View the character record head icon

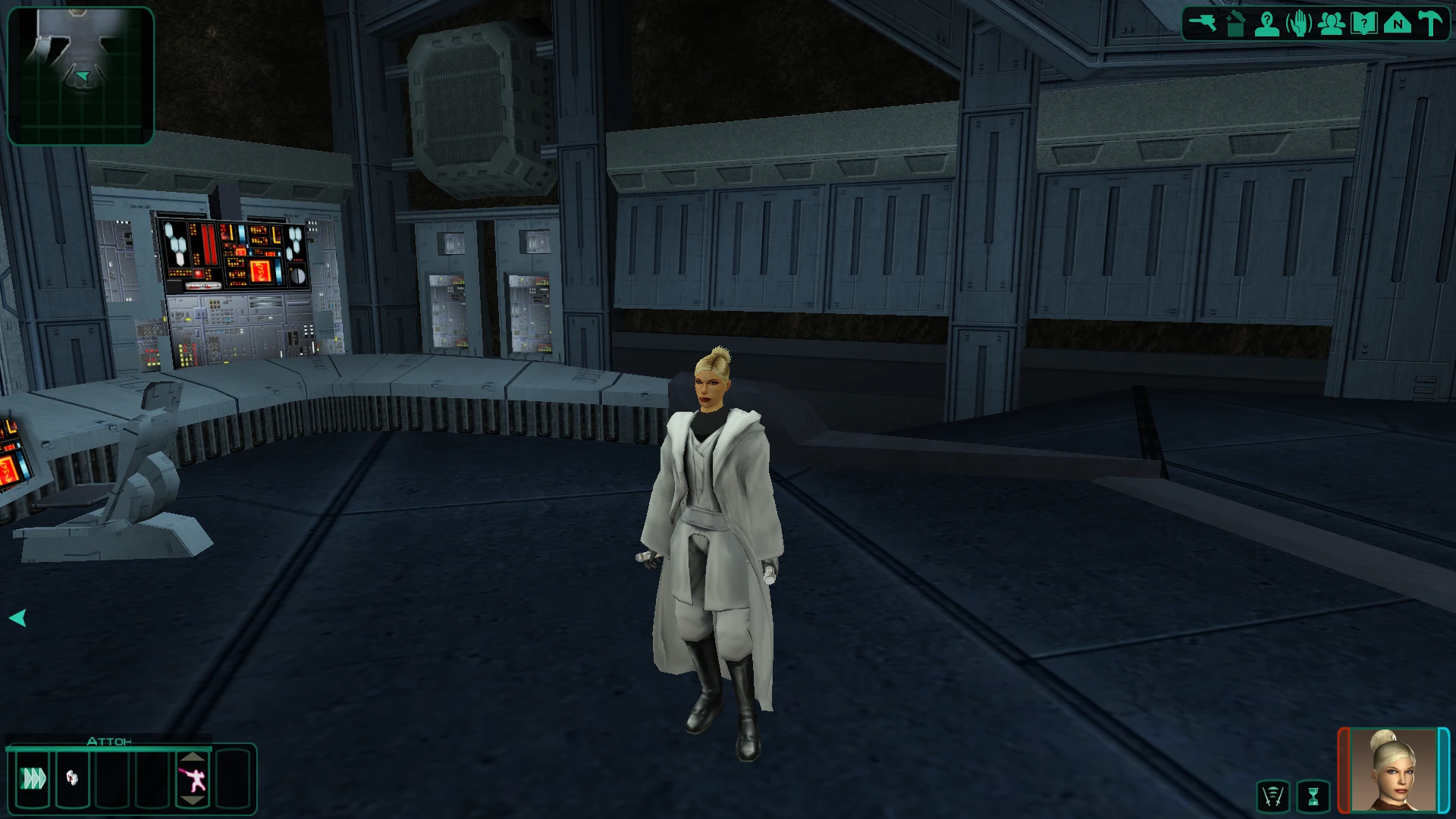[1268, 23]
